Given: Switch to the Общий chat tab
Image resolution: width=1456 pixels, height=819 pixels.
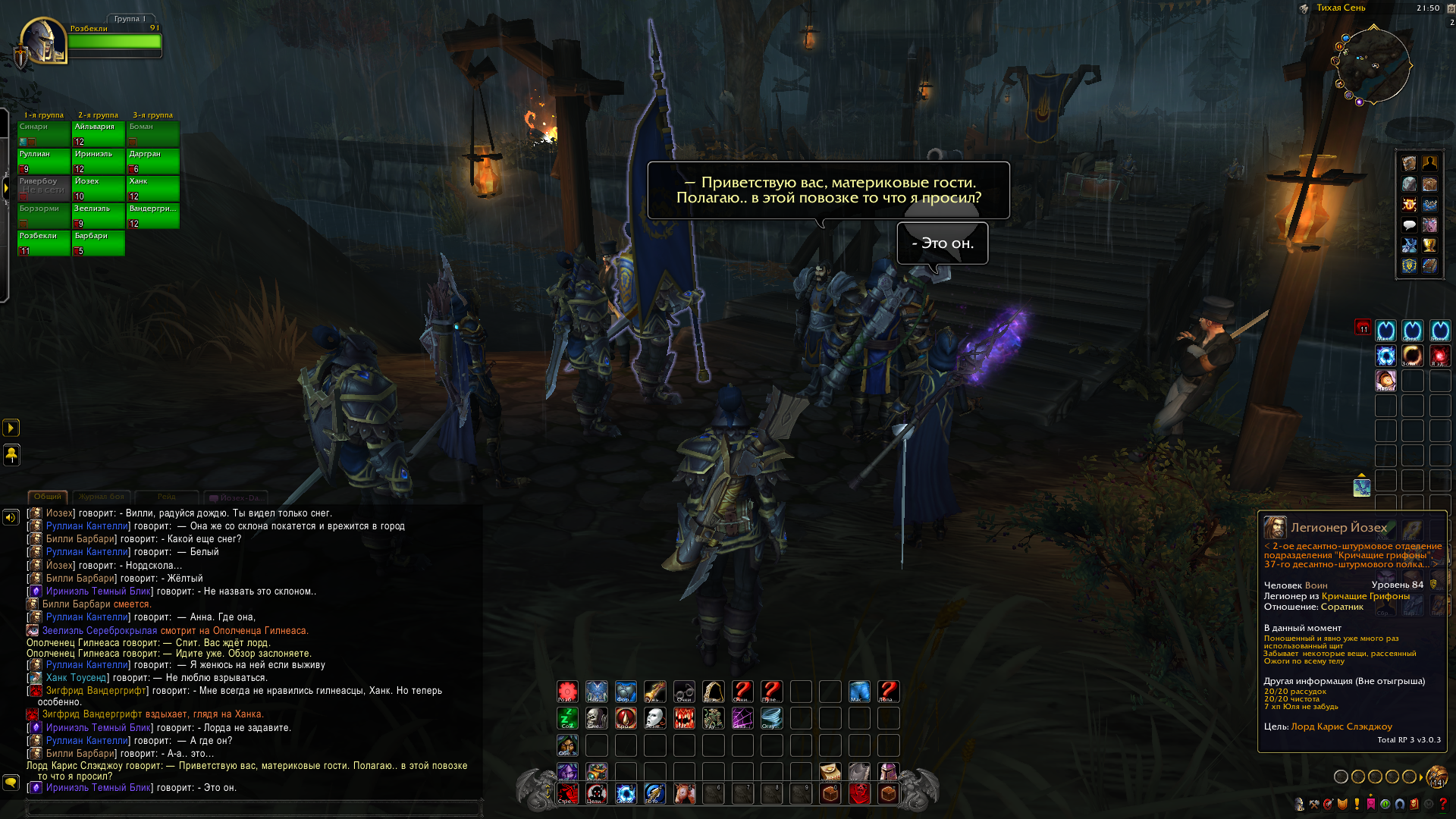Looking at the screenshot, I should (x=48, y=497).
